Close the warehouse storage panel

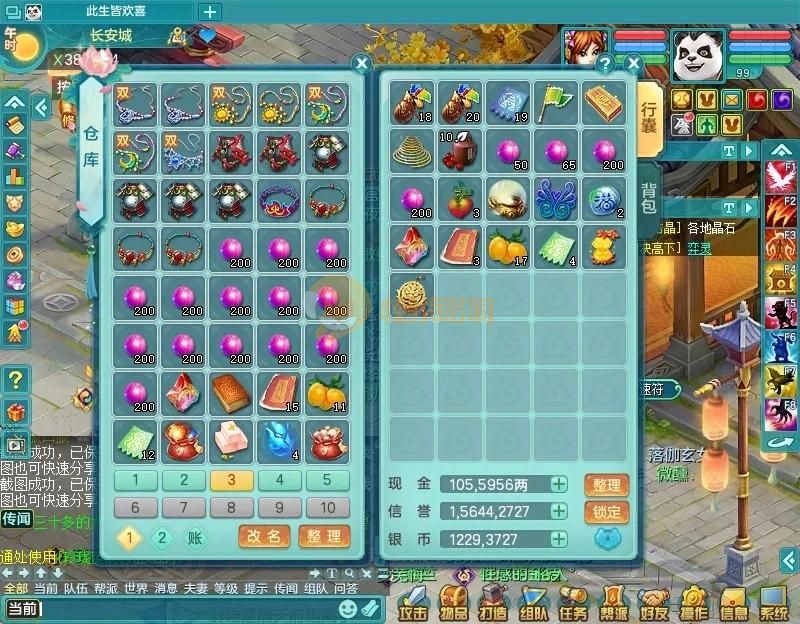click(x=362, y=64)
